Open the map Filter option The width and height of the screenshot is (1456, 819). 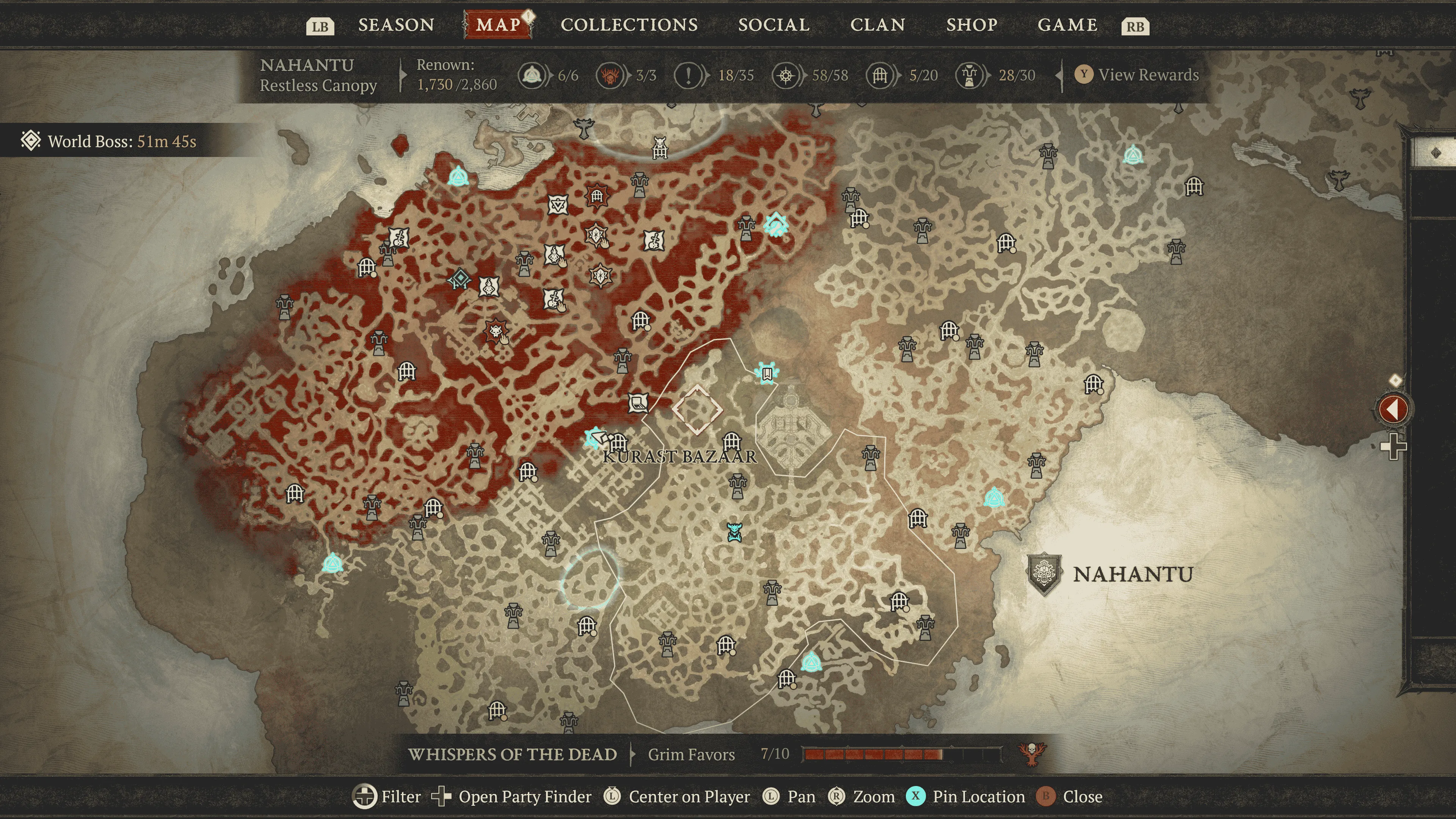click(387, 797)
